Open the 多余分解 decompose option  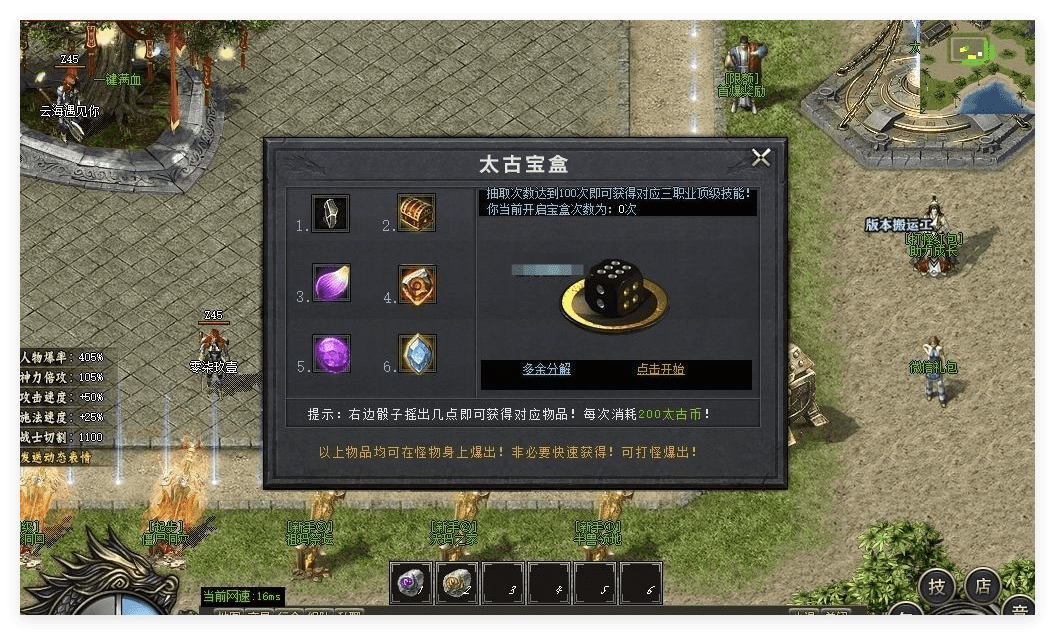(546, 369)
